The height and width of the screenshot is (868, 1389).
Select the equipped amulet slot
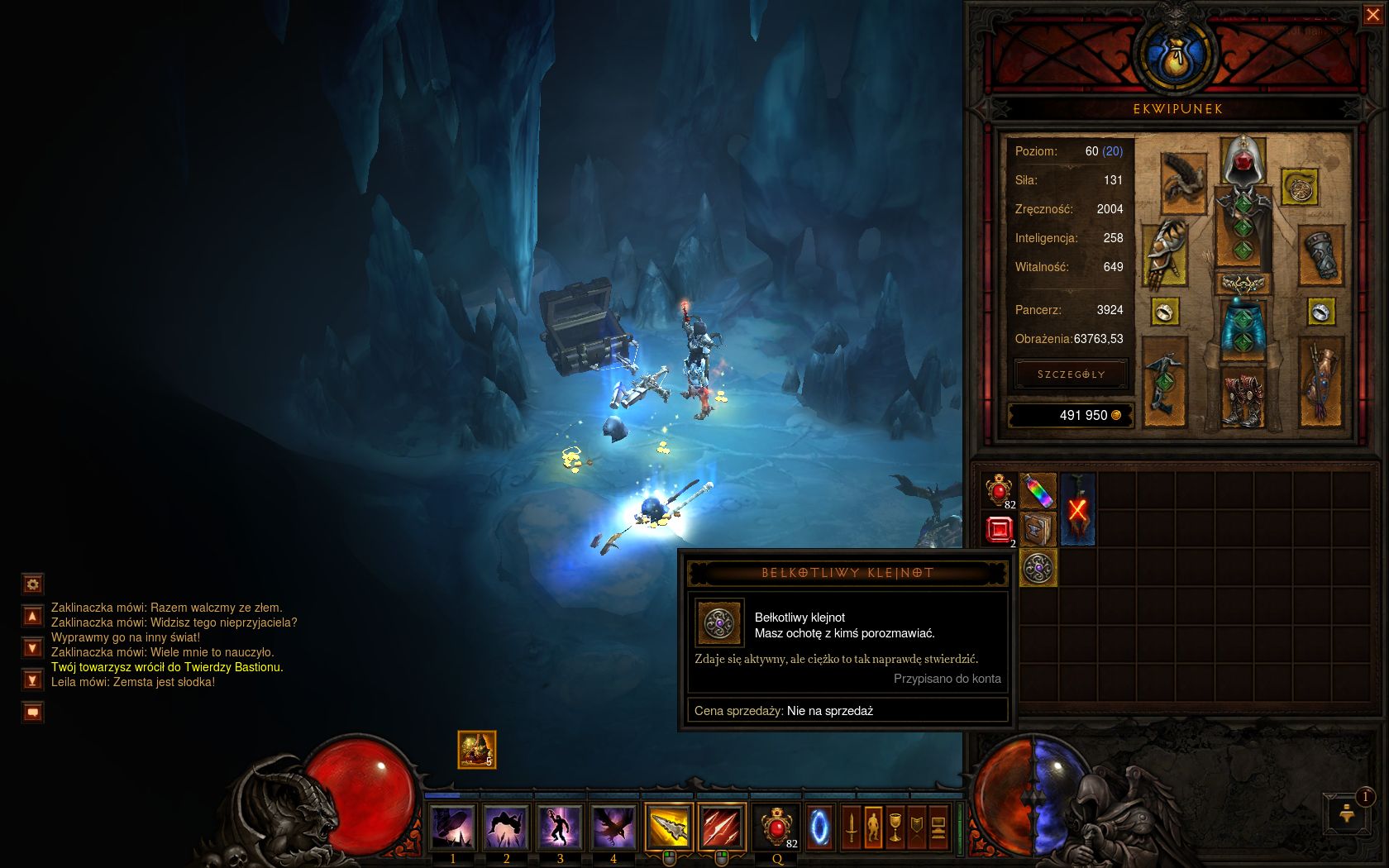[1300, 187]
